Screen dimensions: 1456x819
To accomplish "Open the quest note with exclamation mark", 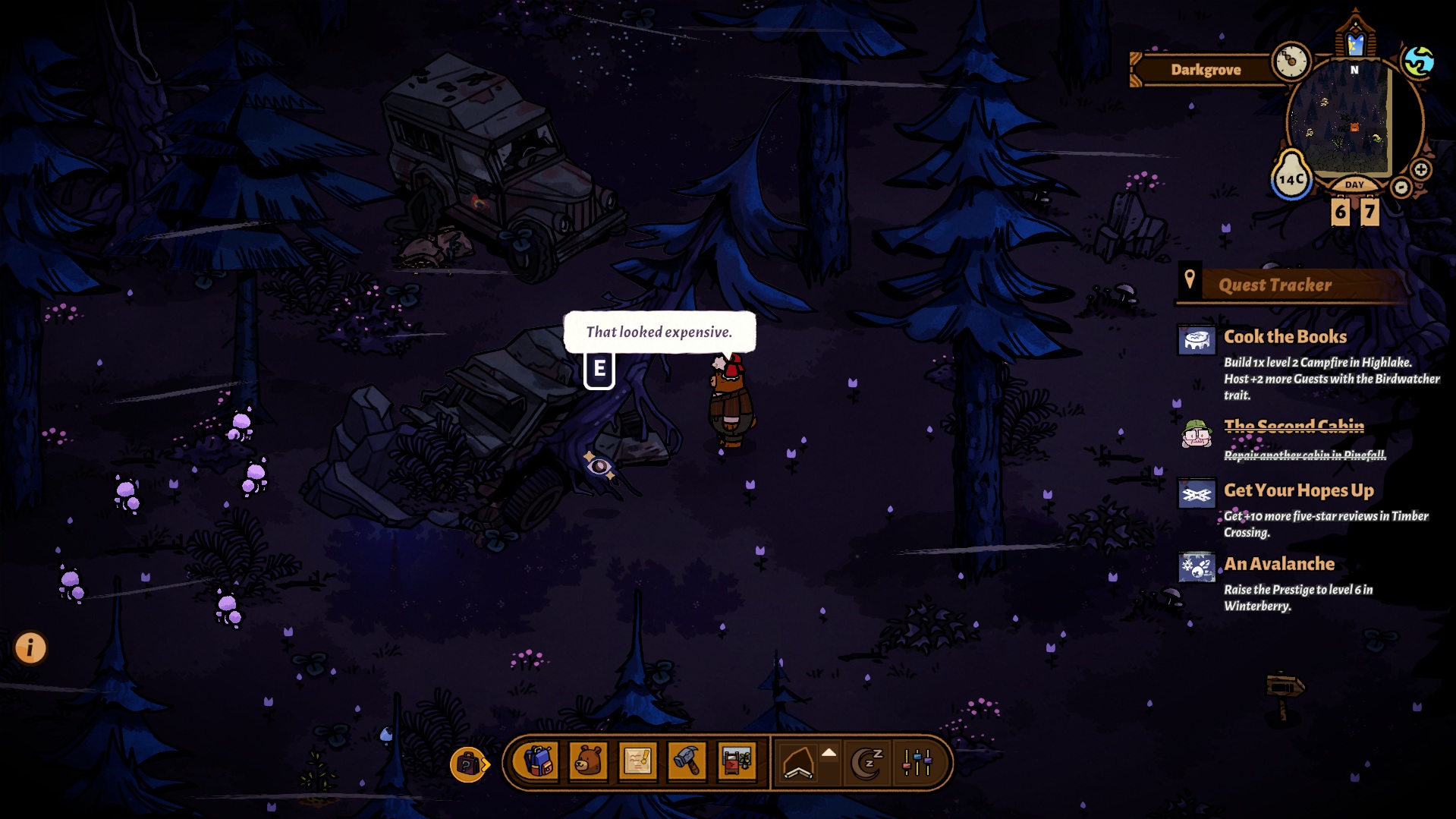I will pyautogui.click(x=637, y=761).
